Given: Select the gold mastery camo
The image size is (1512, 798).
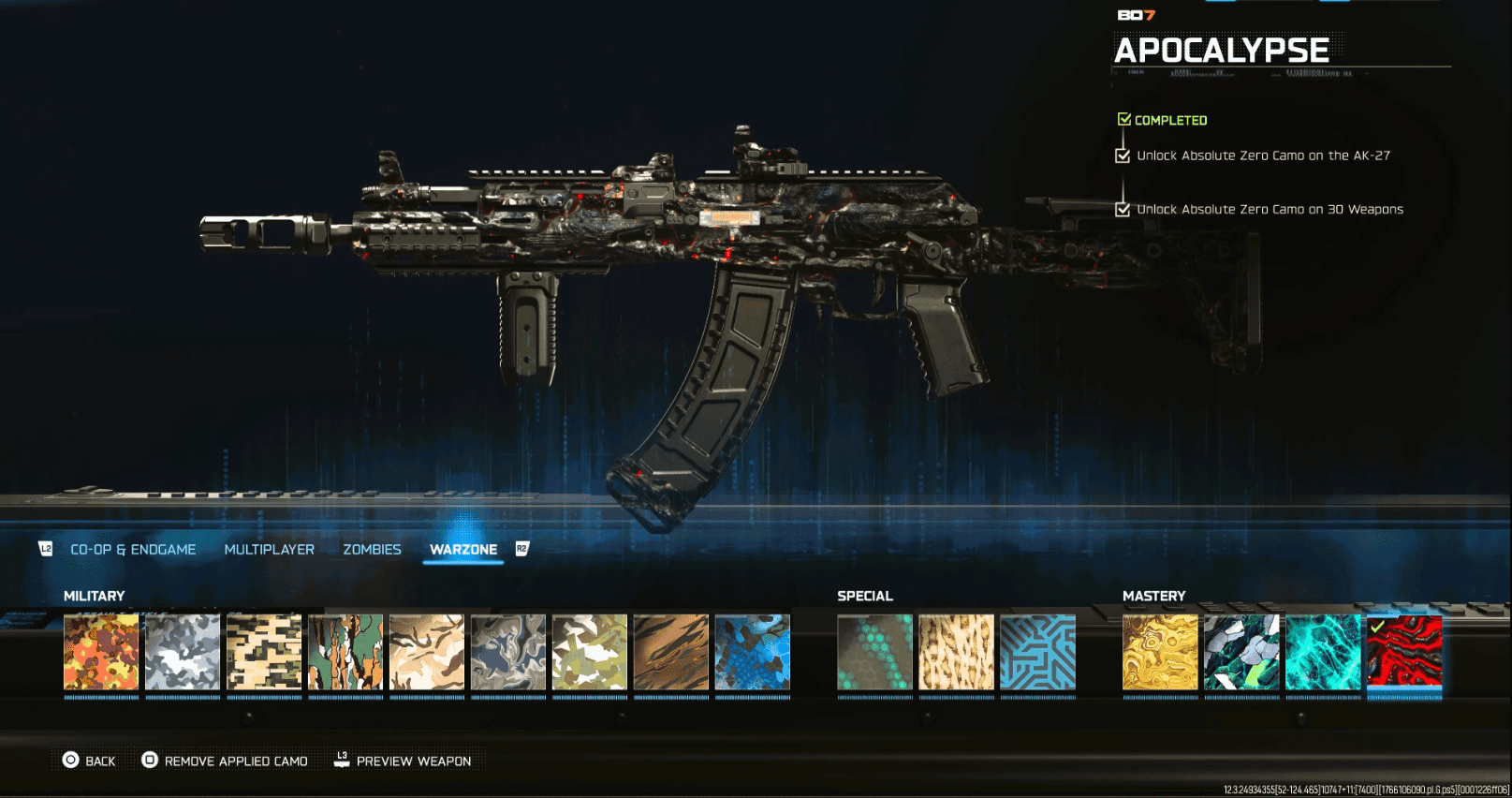Looking at the screenshot, I should click(1160, 653).
